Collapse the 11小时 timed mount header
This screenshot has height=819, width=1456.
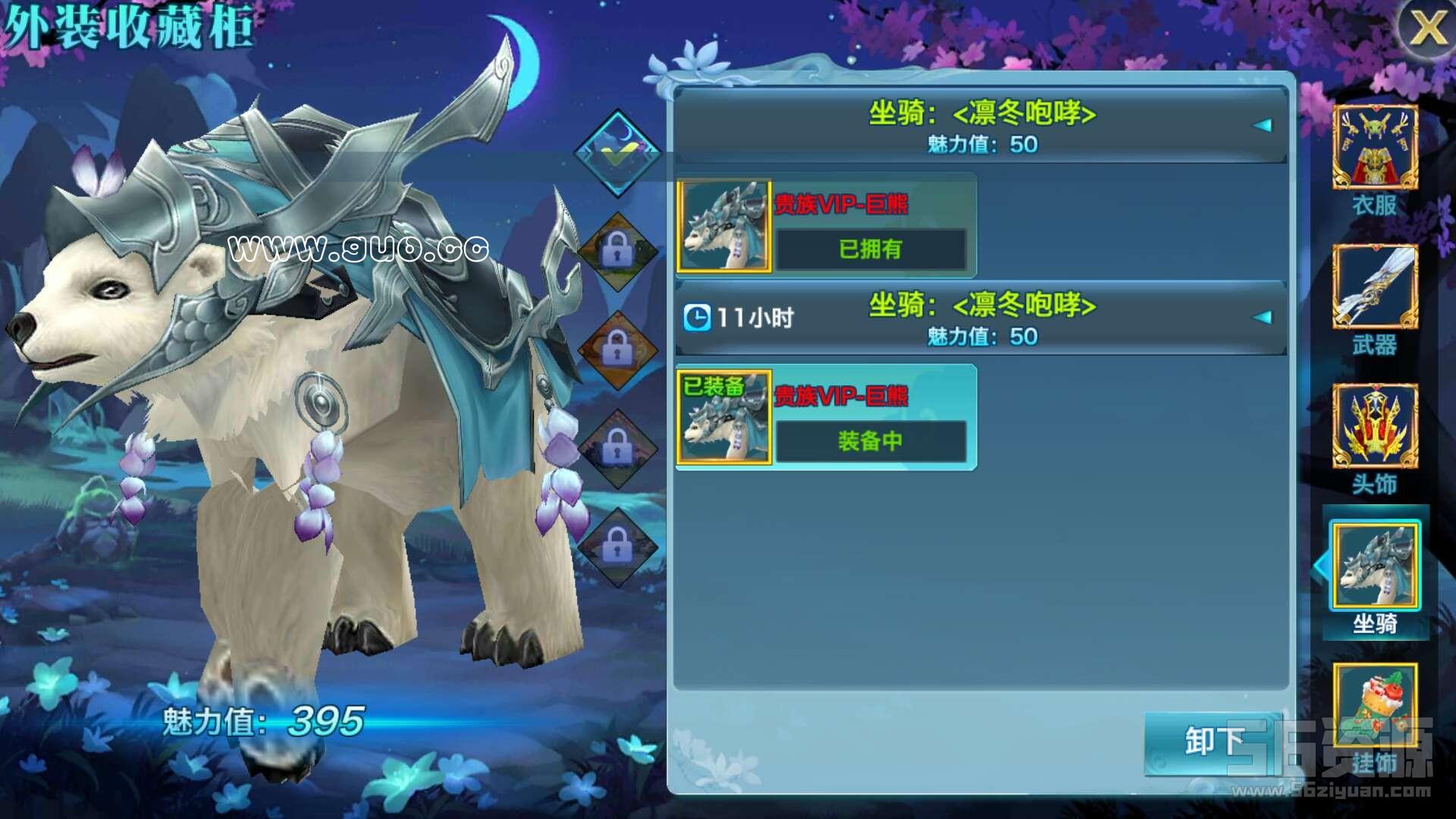click(x=1262, y=318)
